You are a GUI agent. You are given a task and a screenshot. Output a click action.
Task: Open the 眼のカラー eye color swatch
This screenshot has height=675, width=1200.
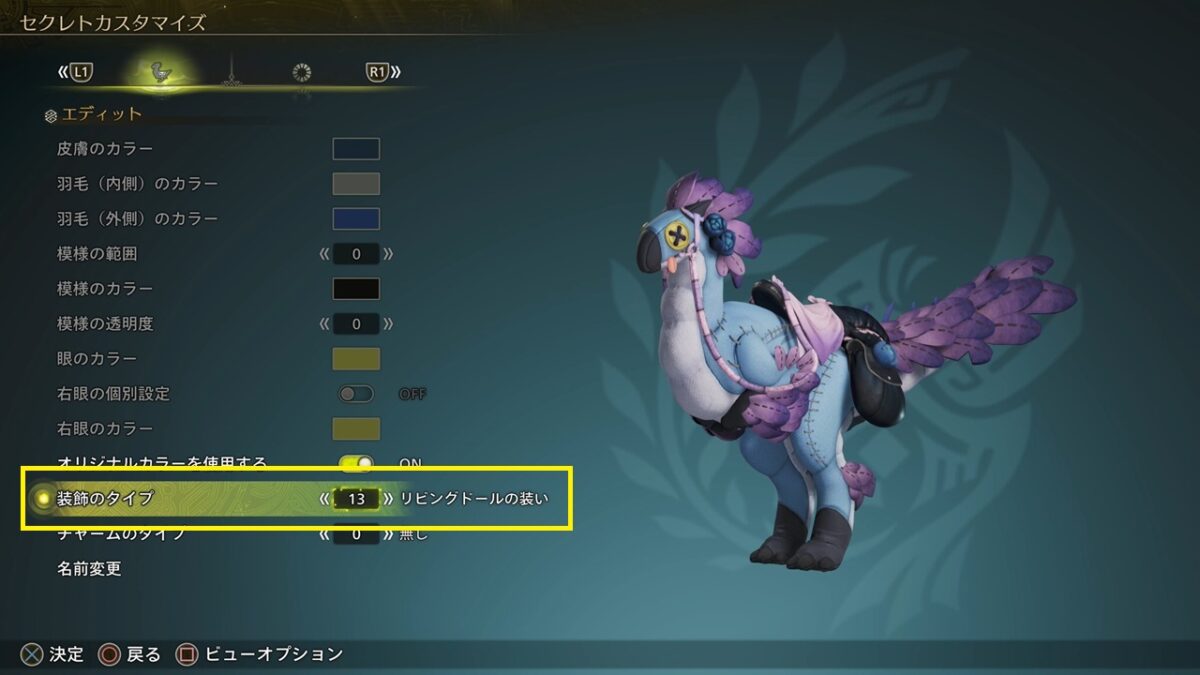[356, 359]
